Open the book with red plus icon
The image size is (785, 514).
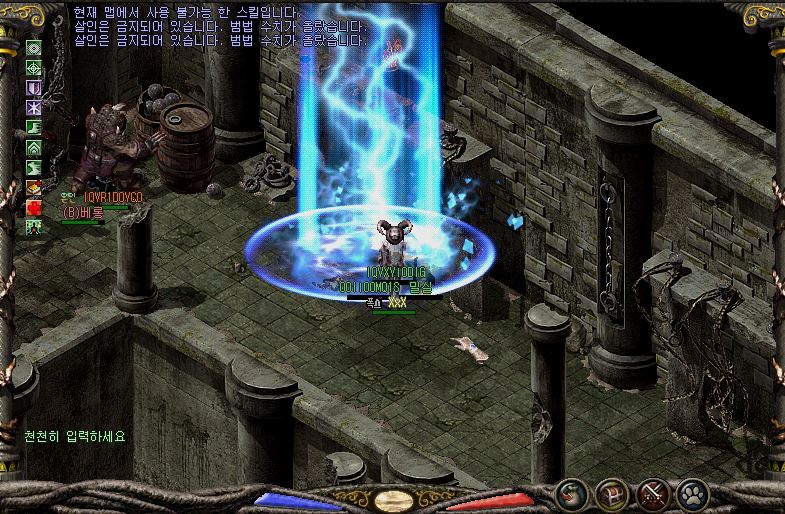click(33, 187)
